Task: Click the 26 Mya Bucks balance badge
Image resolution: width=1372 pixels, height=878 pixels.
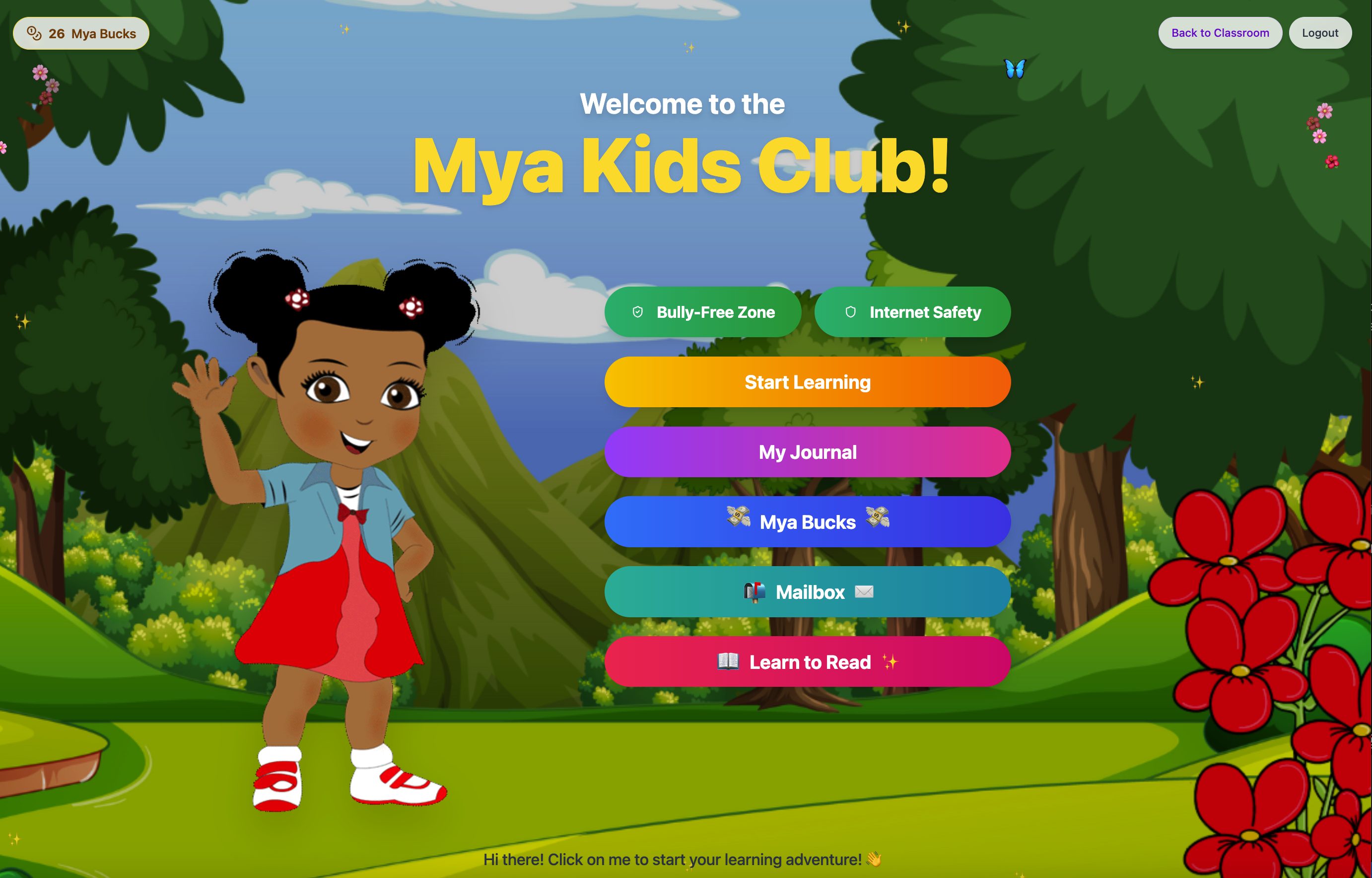Action: 80,33
